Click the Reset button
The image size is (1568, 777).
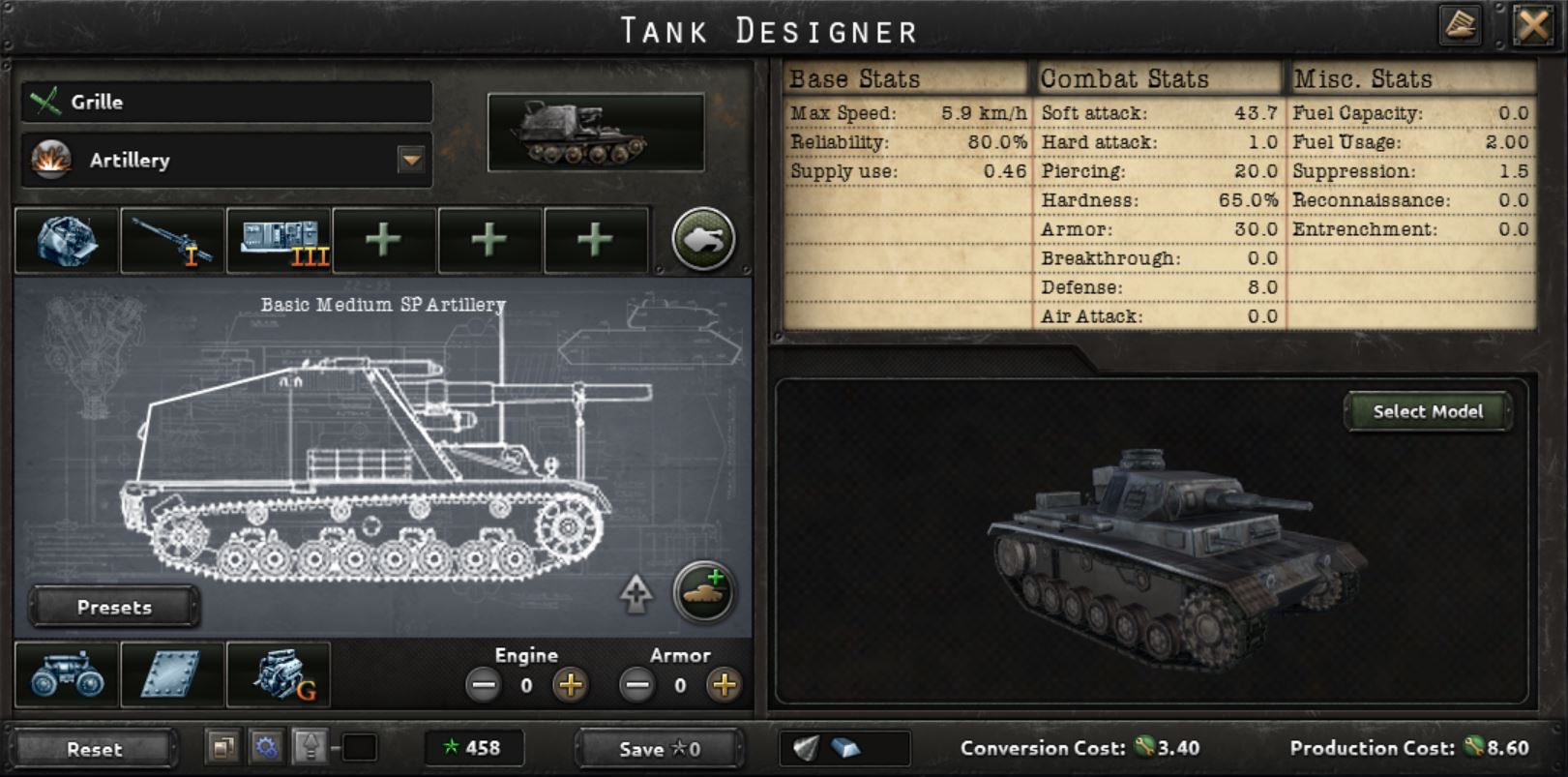[94, 749]
